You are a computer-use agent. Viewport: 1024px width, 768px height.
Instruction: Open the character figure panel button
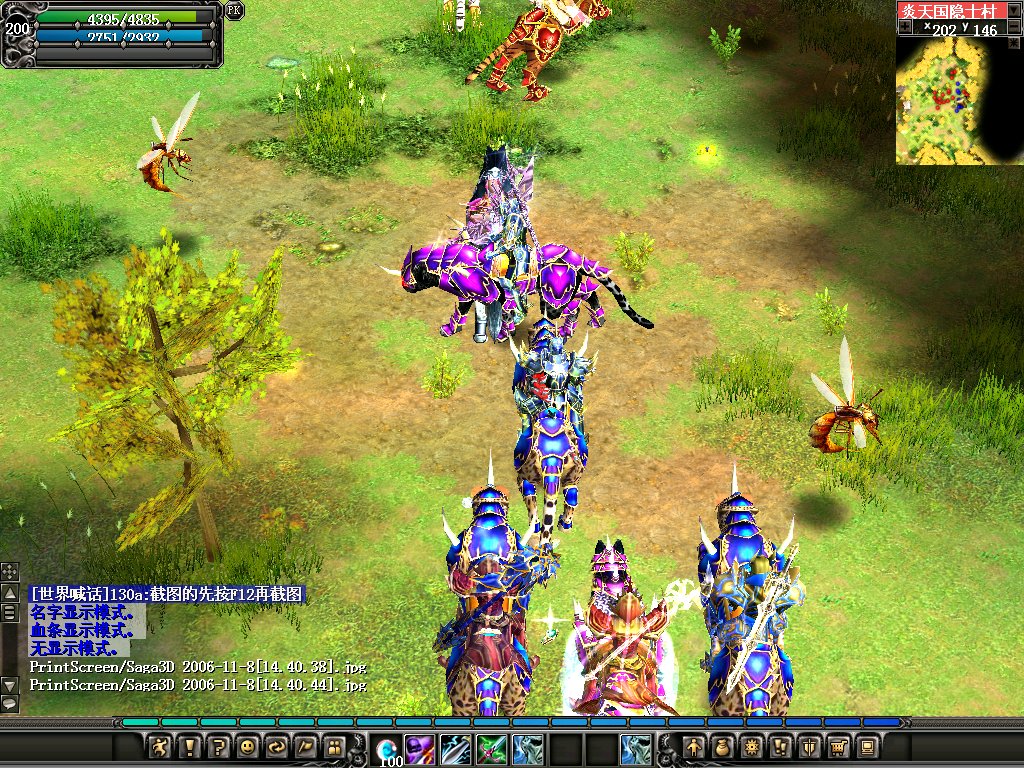coord(693,747)
